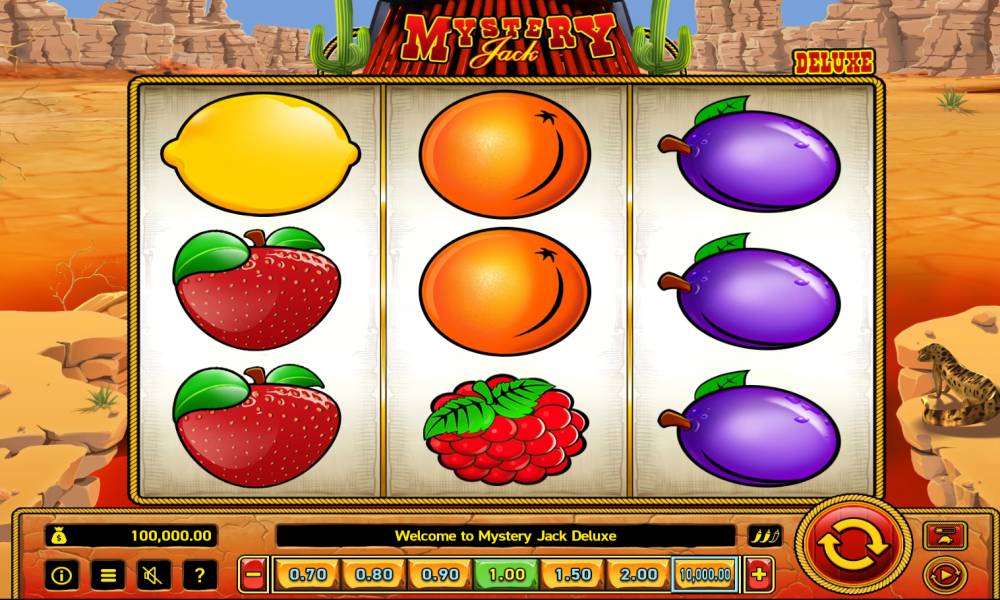Open the info paytable button
The image size is (1000, 600).
[x=64, y=575]
